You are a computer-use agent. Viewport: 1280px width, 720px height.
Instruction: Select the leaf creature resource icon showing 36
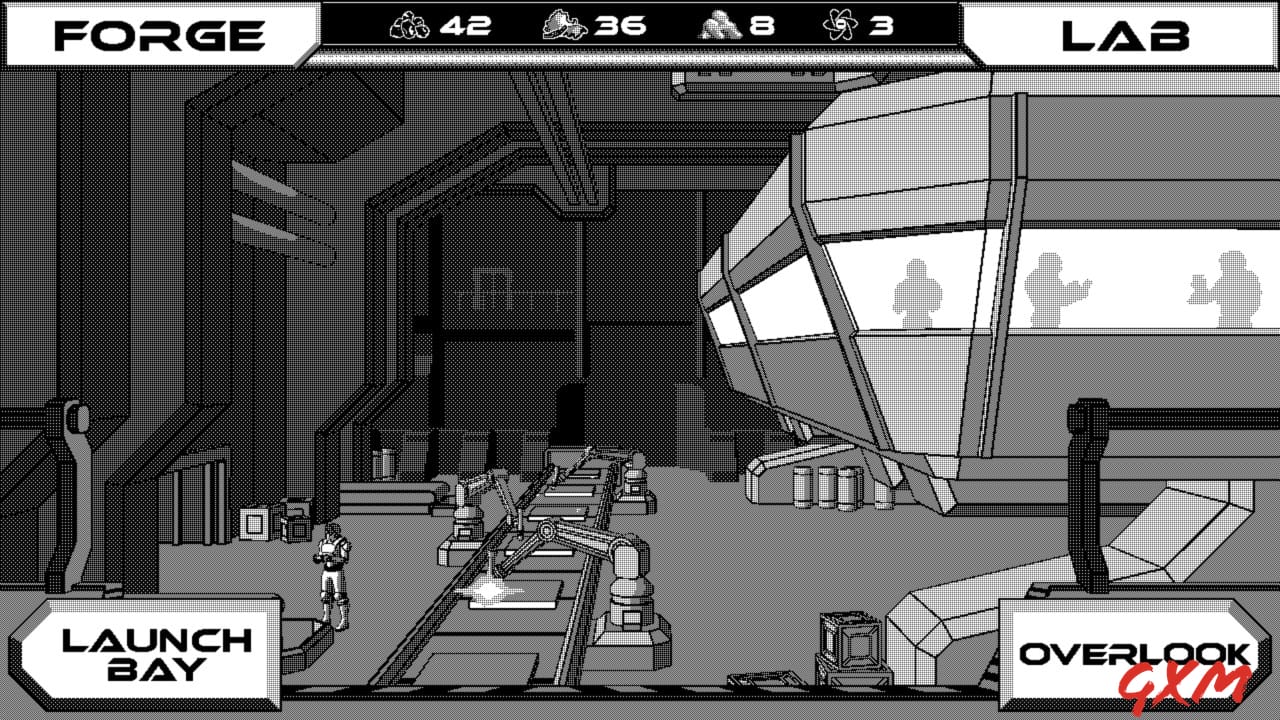click(x=562, y=26)
